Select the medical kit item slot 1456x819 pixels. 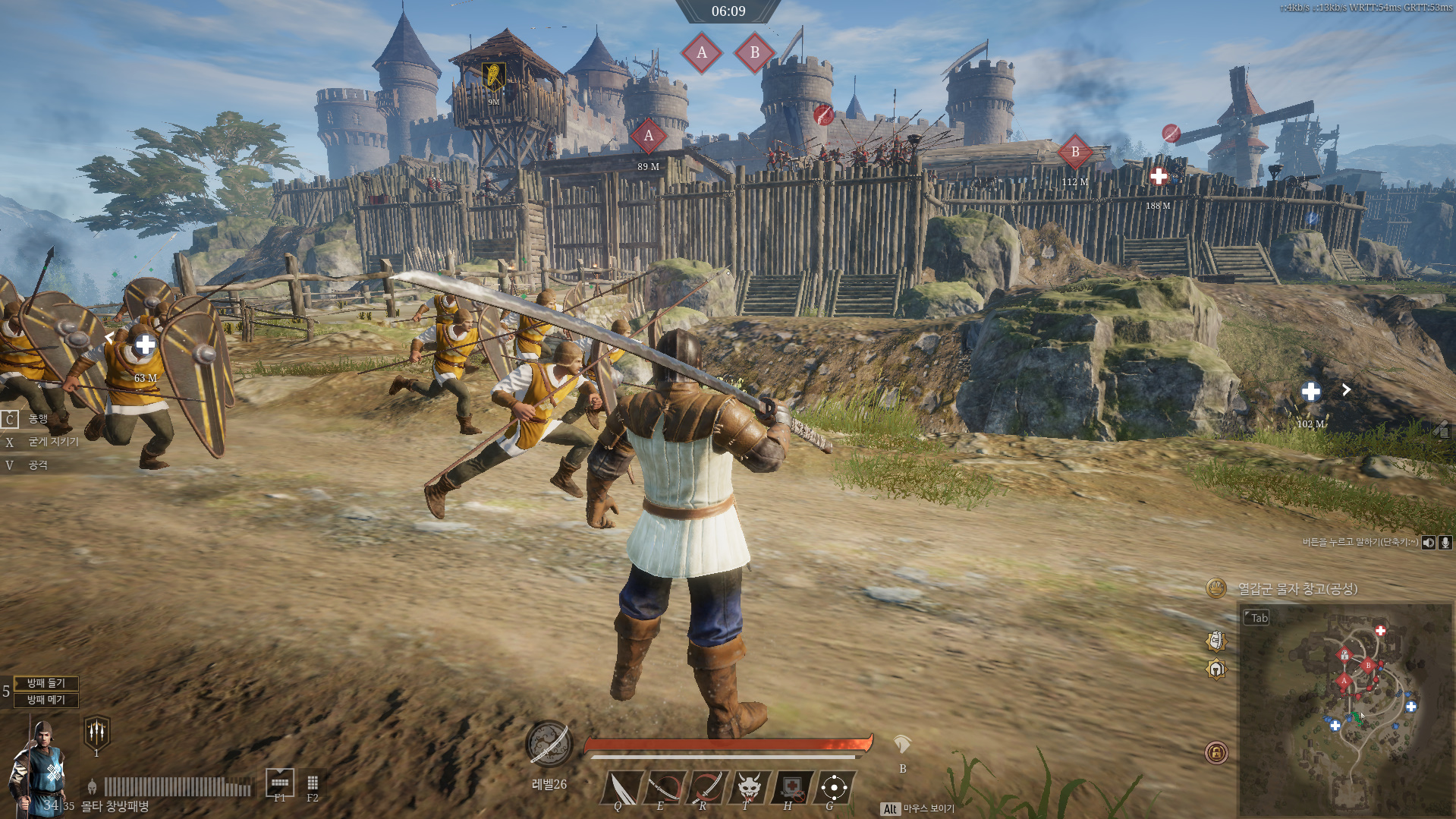pyautogui.click(x=791, y=786)
